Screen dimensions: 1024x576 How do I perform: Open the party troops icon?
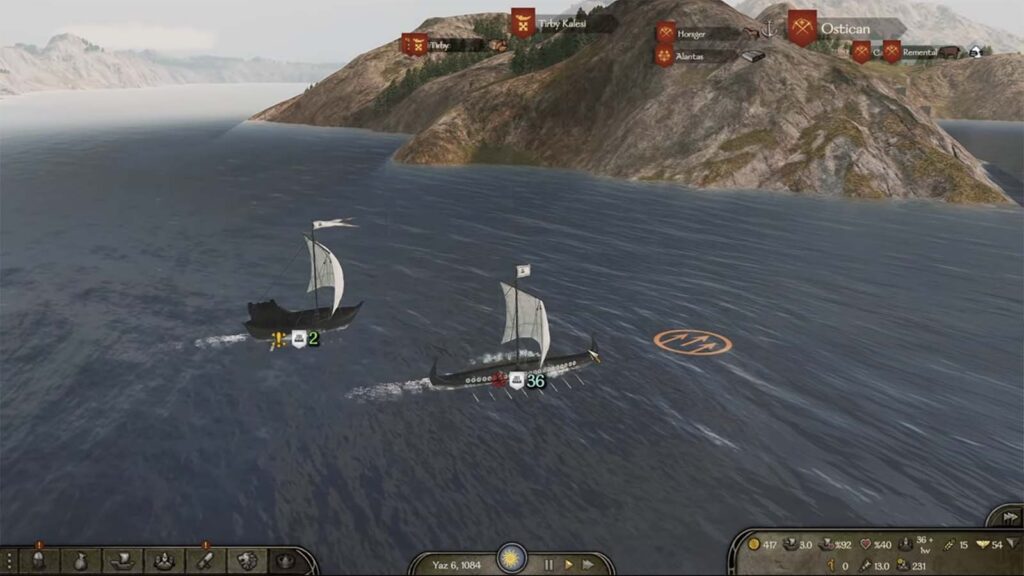(x=162, y=562)
